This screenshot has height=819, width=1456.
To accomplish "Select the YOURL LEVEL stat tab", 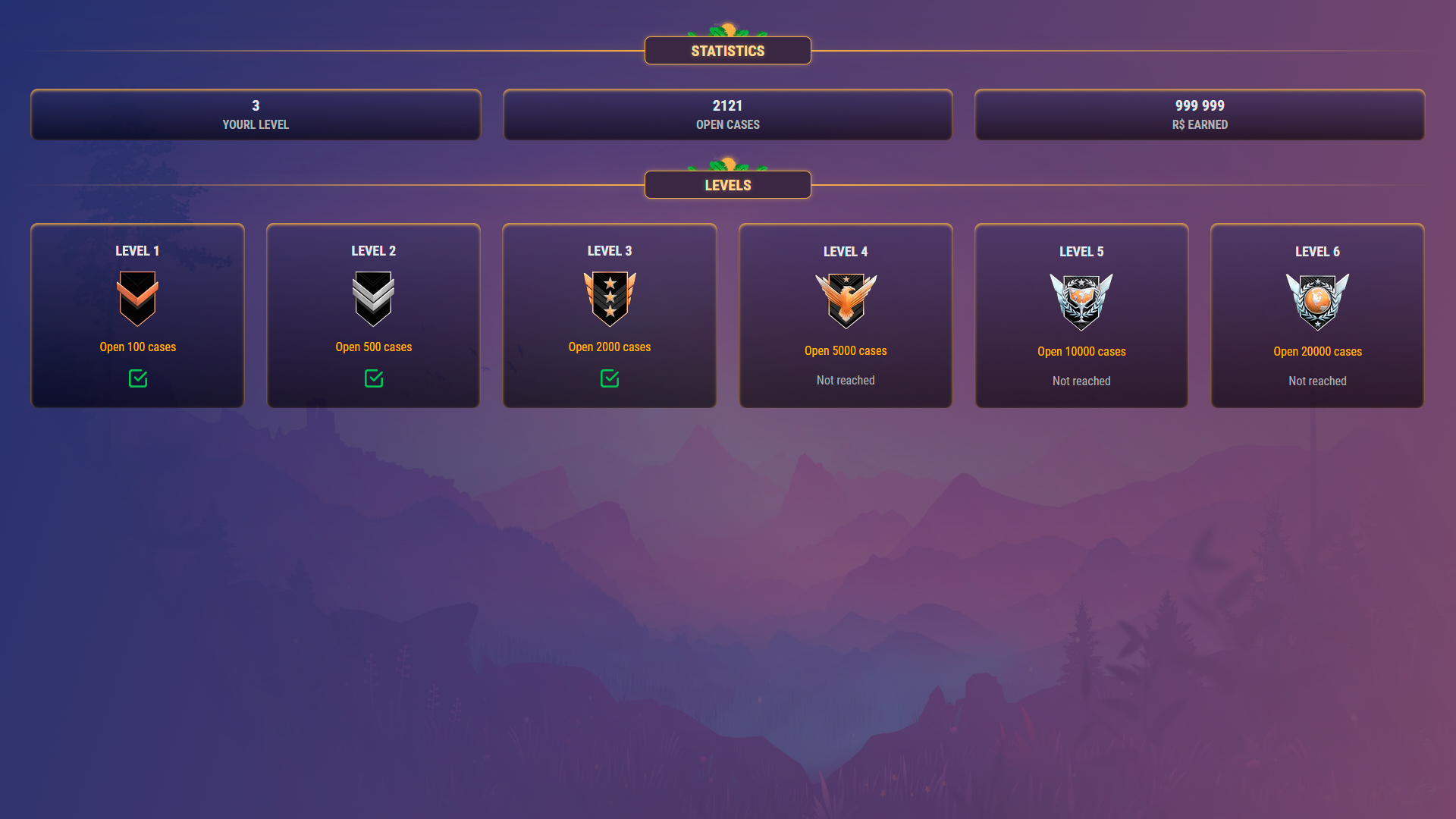I will click(x=255, y=115).
